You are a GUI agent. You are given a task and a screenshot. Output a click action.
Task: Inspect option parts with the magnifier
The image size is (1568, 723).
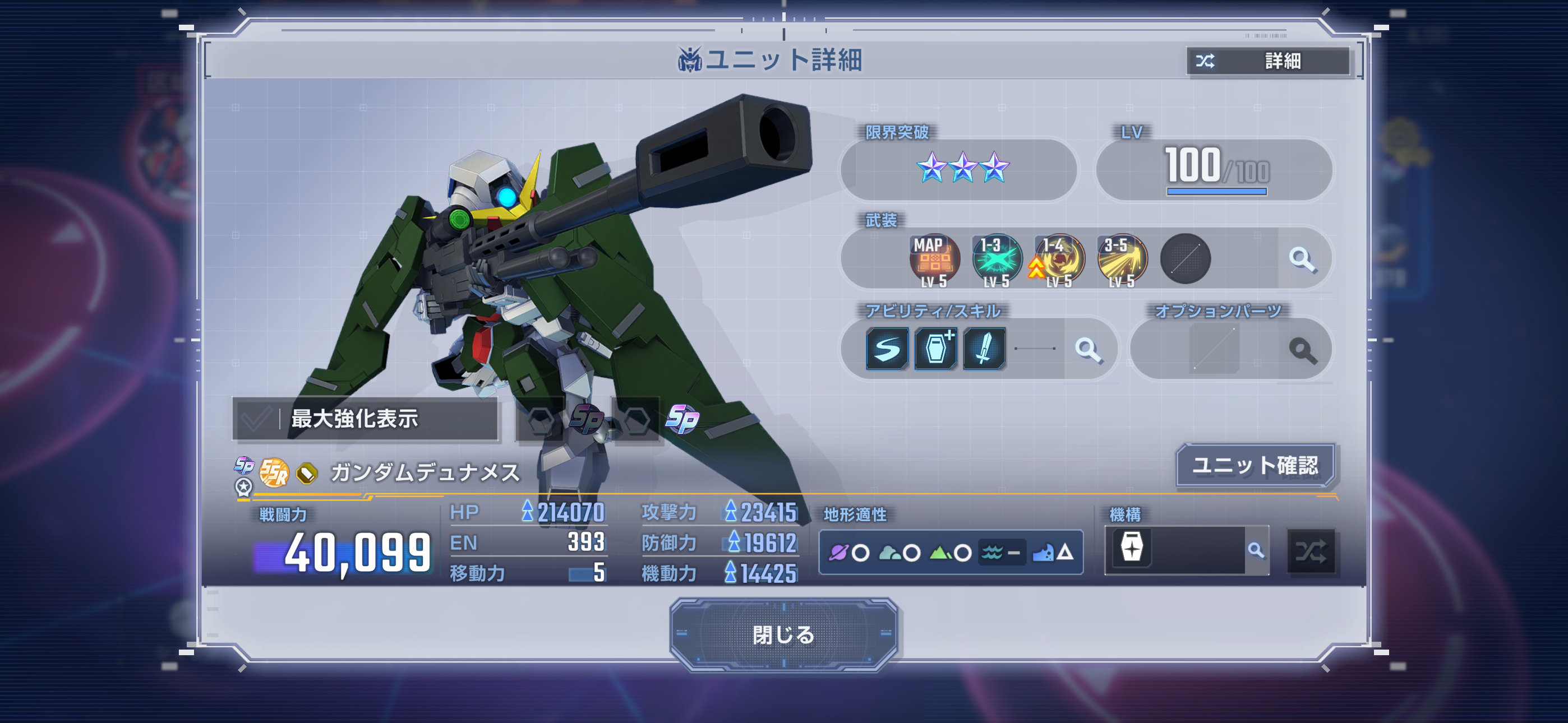click(x=1302, y=350)
